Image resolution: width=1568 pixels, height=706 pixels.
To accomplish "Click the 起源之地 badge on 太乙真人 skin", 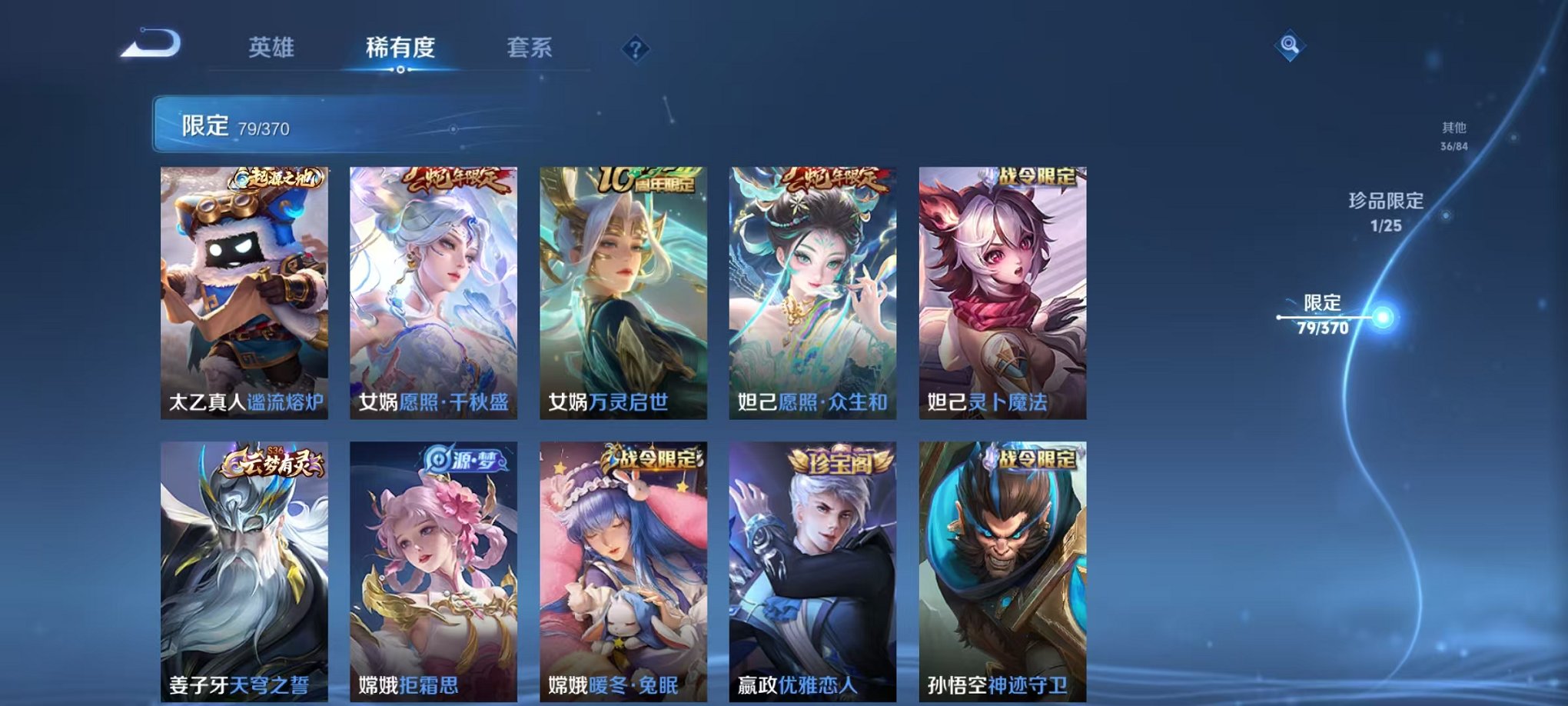I will click(x=277, y=178).
